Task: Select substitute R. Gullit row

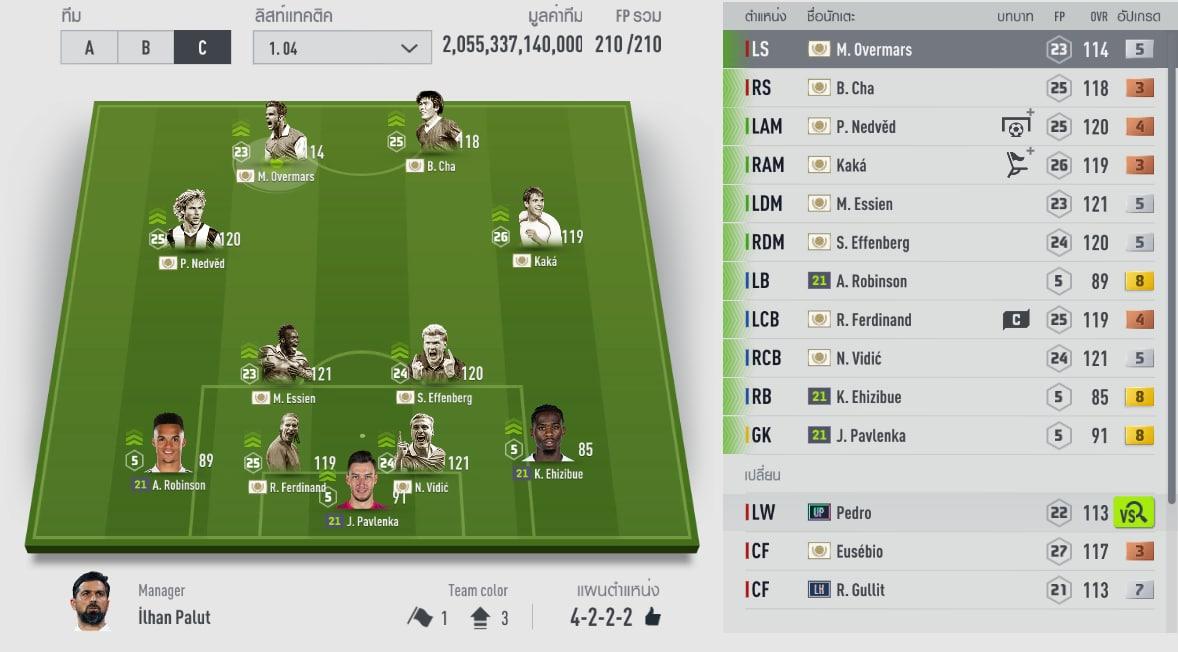Action: pos(940,590)
